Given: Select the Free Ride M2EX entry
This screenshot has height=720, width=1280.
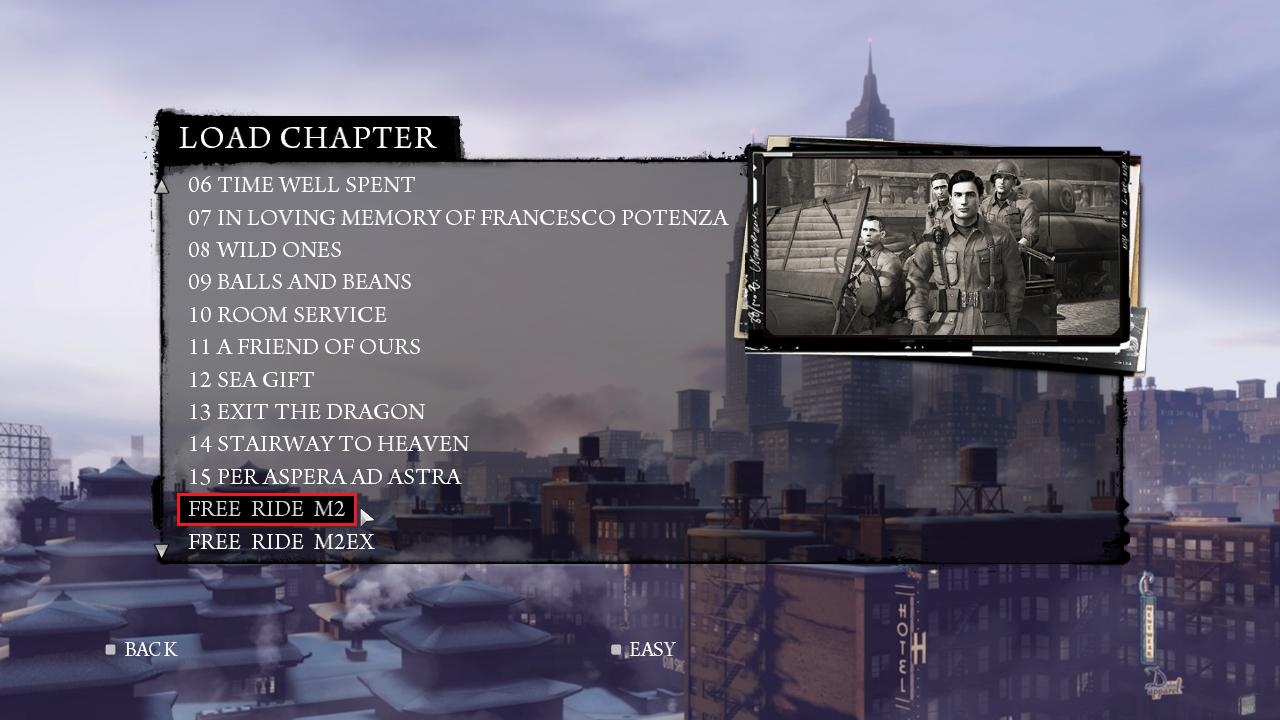Looking at the screenshot, I should click(x=281, y=542).
